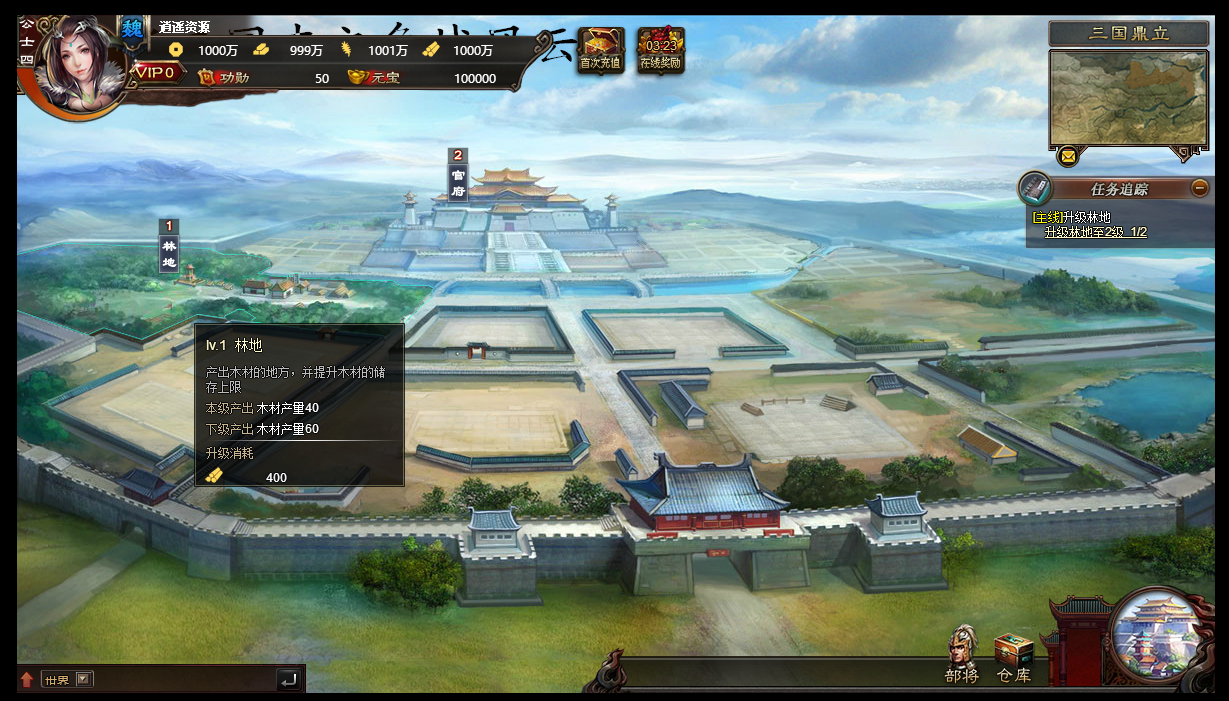
Task: Click the VIP 0 badge
Action: tap(155, 72)
